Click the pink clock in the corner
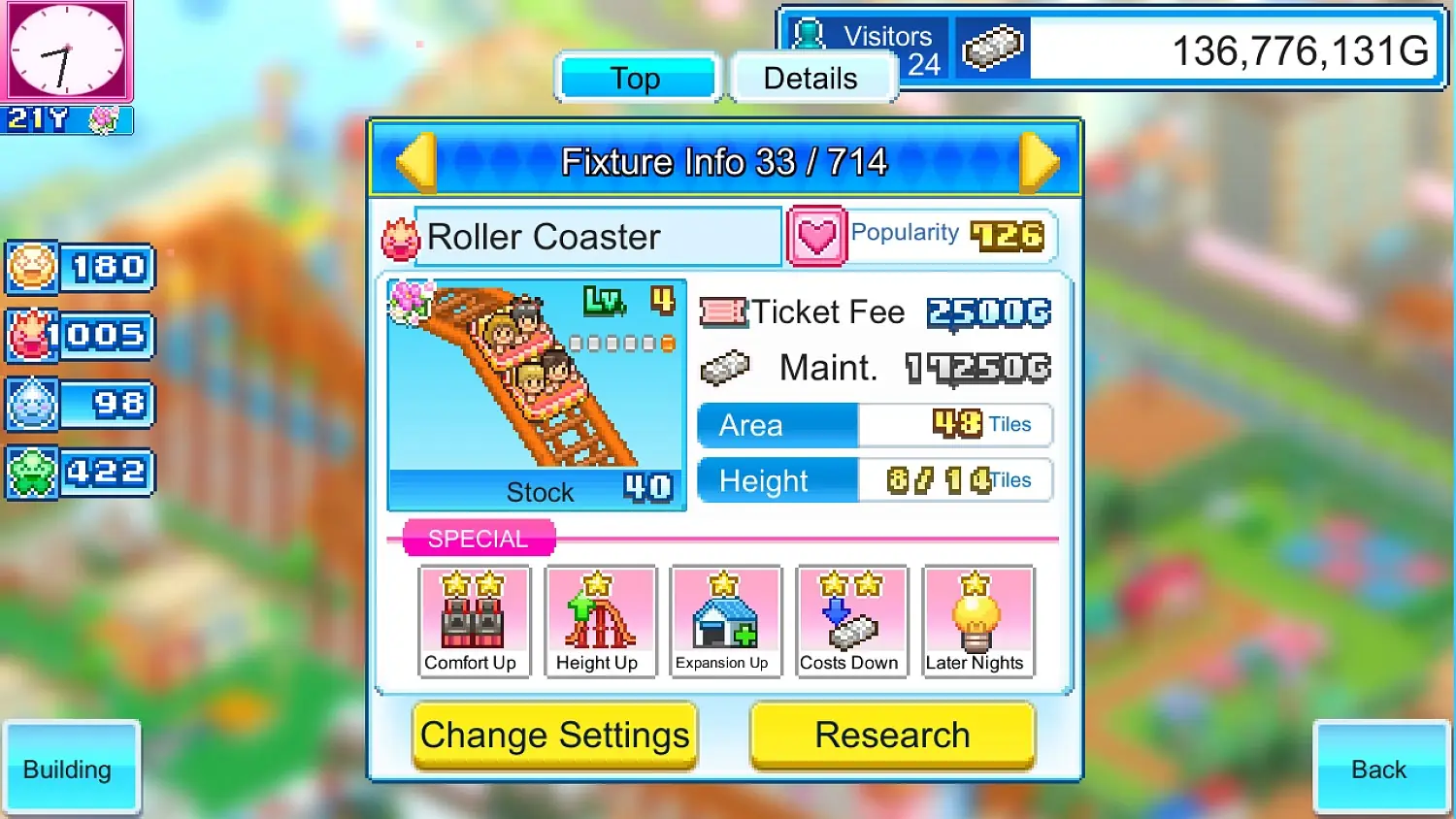Image resolution: width=1456 pixels, height=819 pixels. (x=68, y=50)
